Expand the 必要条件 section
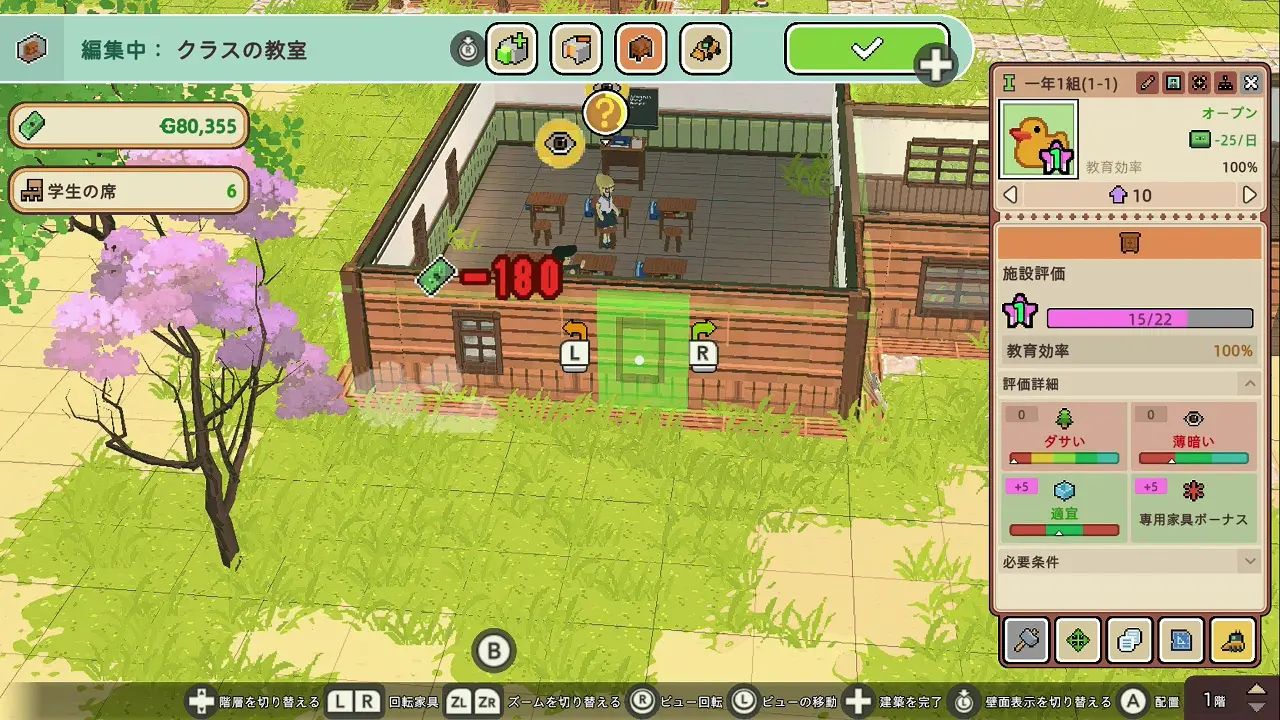 click(x=1249, y=562)
